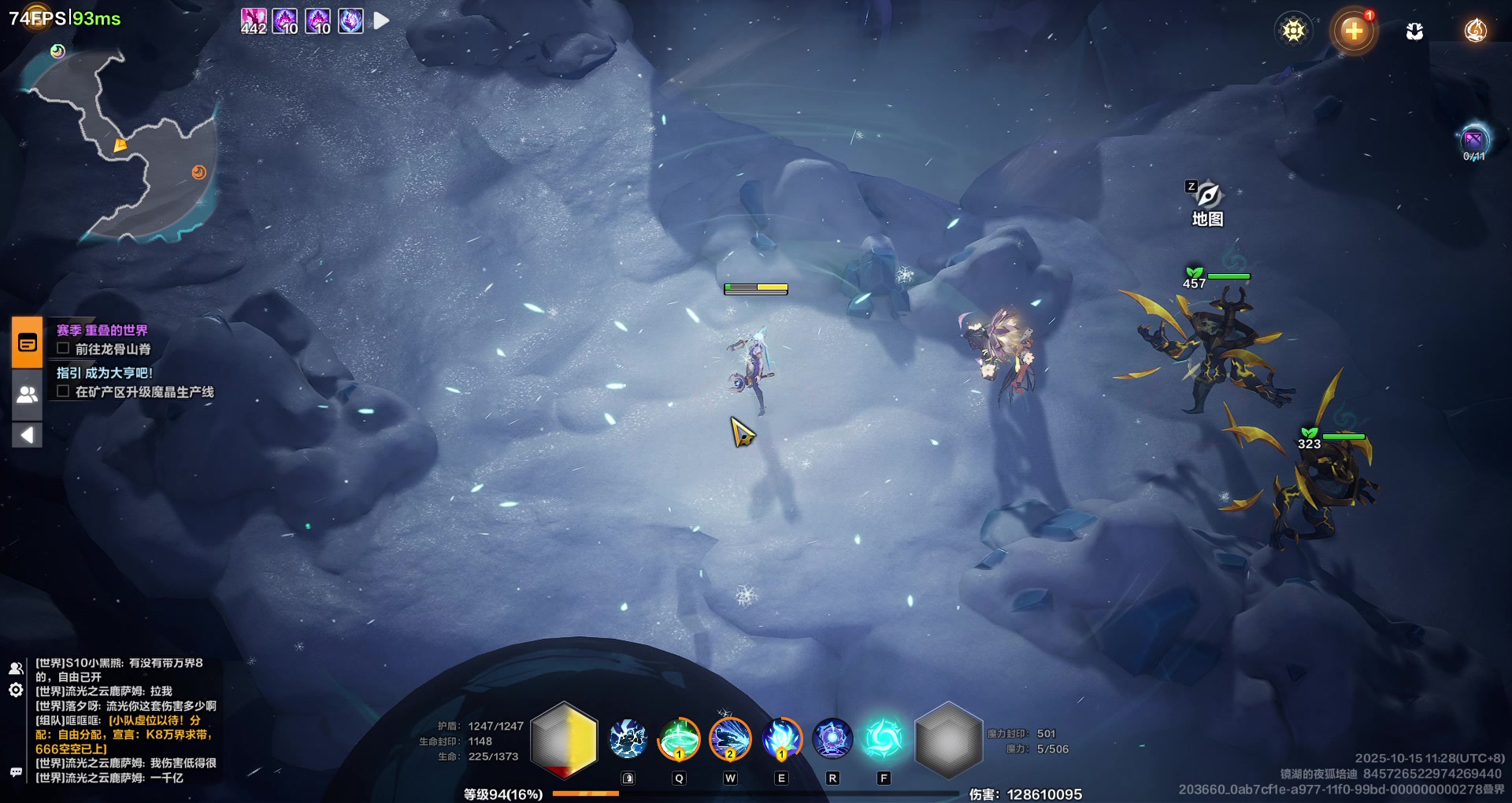Activate the purple orb R skill
This screenshot has width=1512, height=803.
(x=832, y=740)
